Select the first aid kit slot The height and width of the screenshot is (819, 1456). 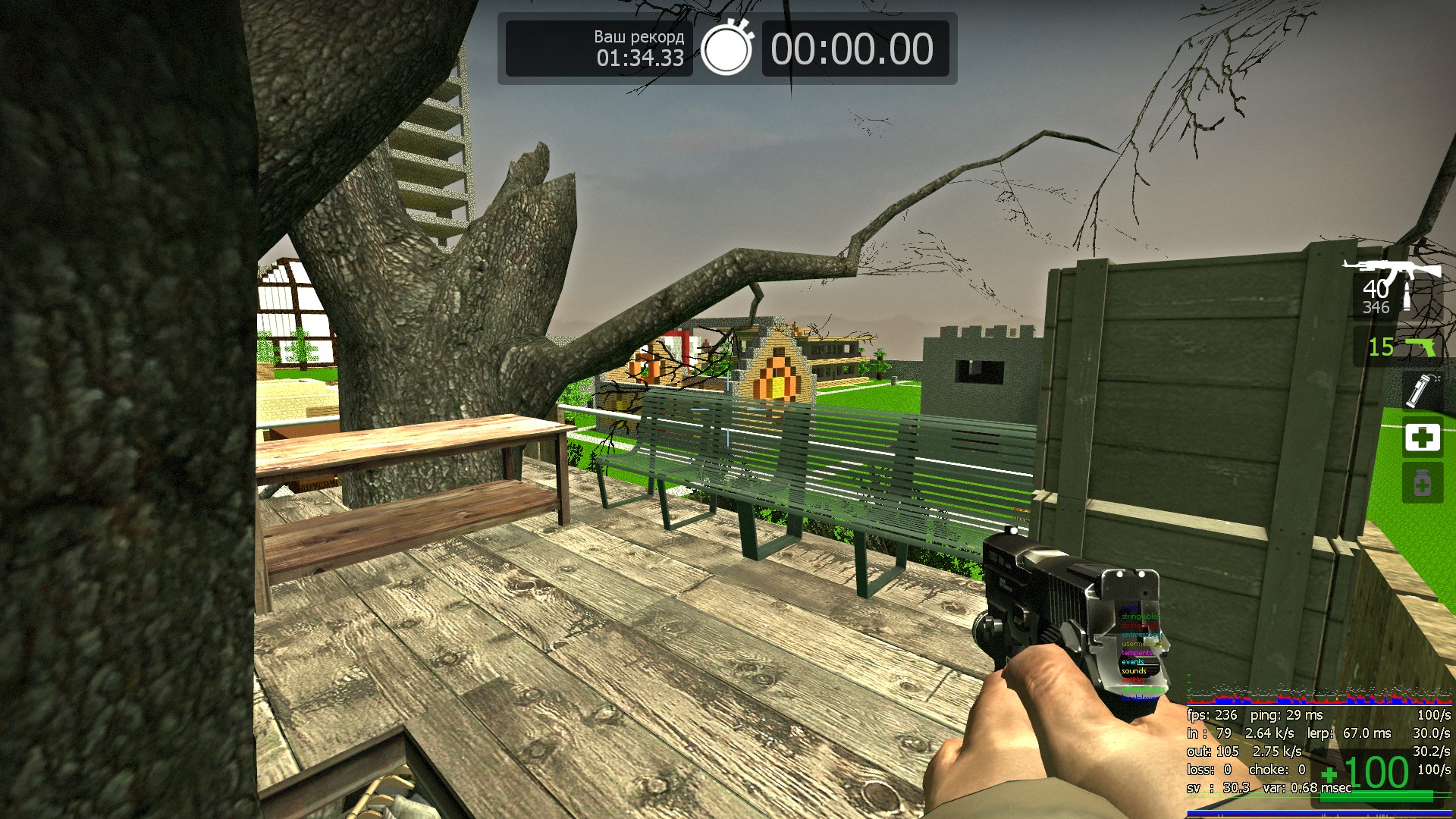pyautogui.click(x=1422, y=438)
